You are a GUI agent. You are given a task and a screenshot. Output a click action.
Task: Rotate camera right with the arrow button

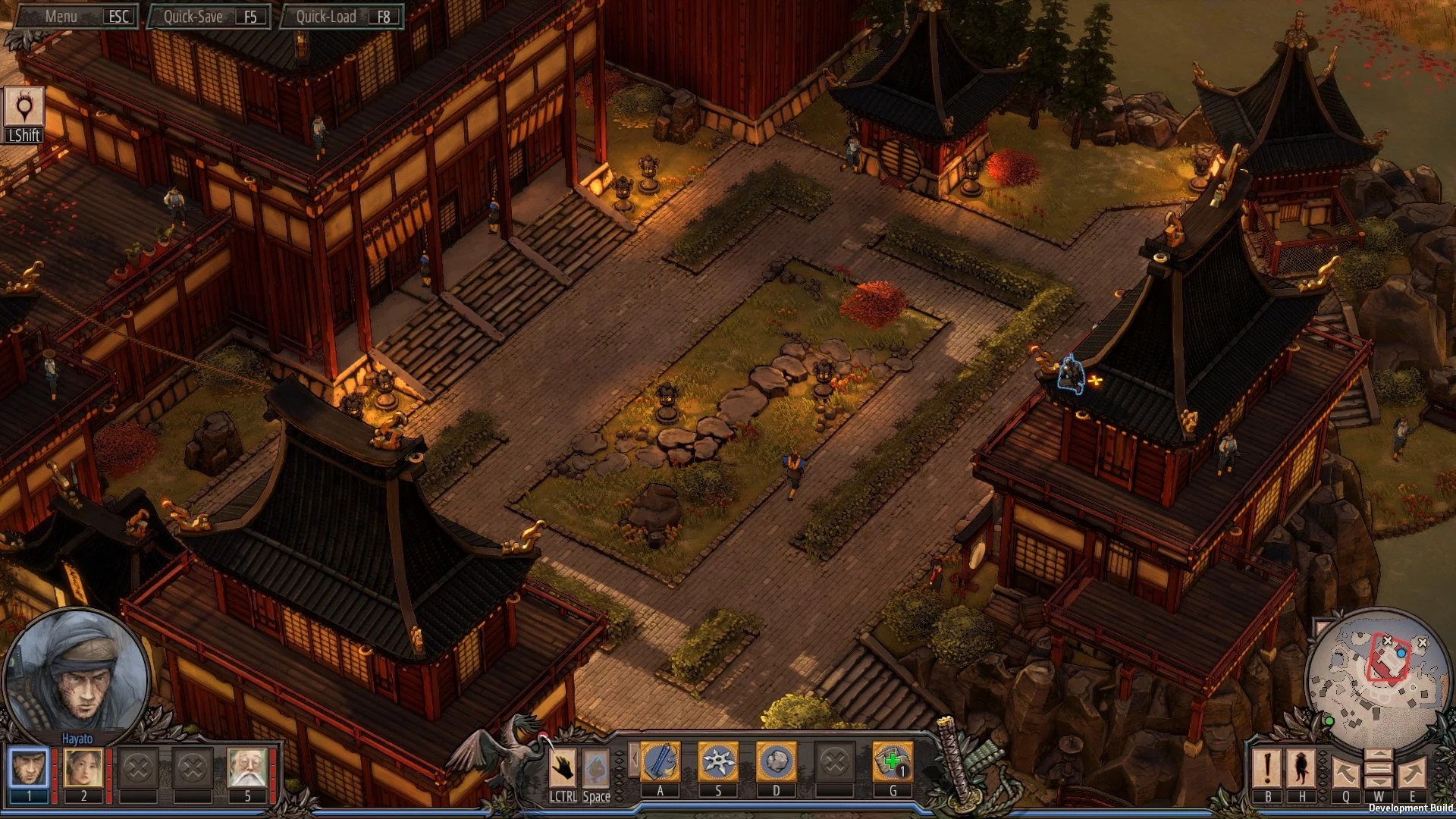pyautogui.click(x=1412, y=772)
